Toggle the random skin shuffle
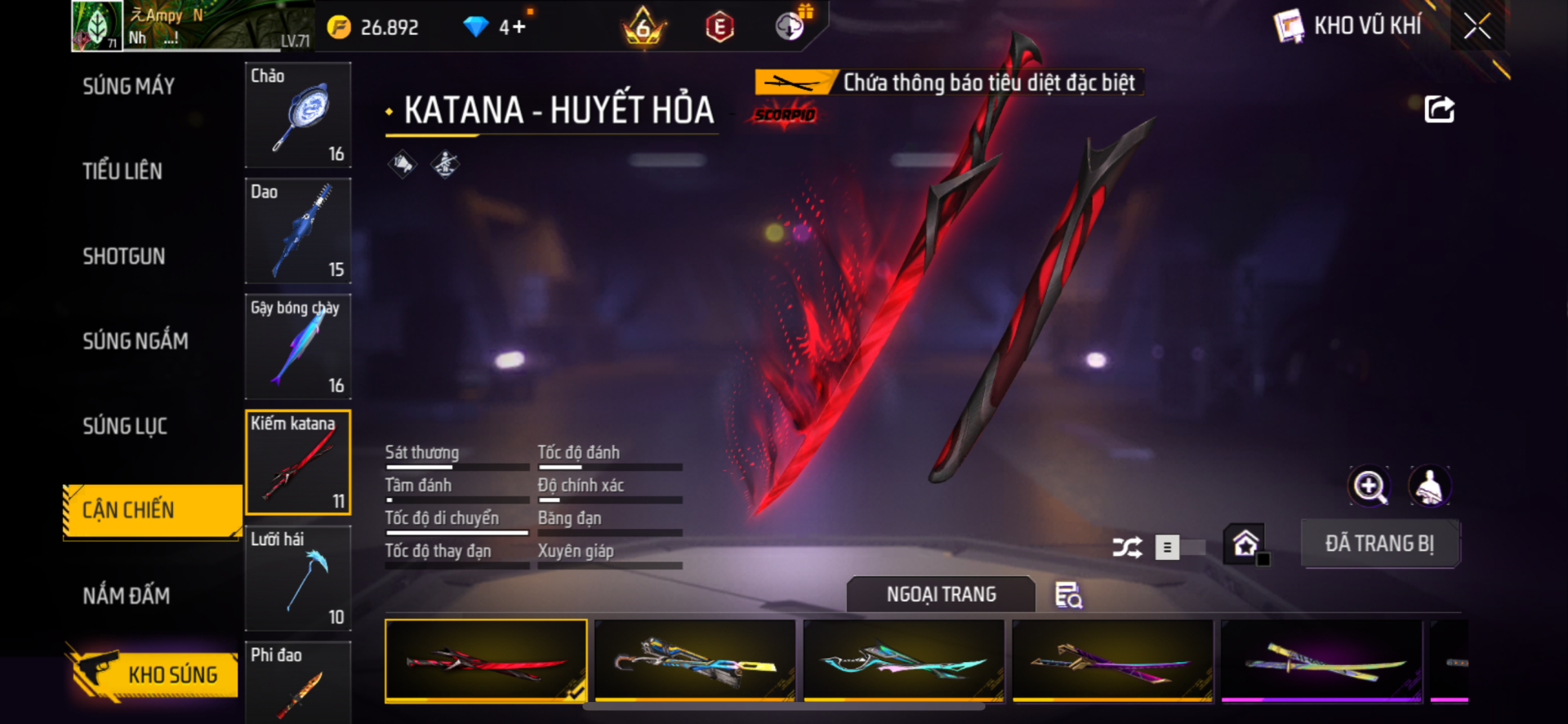This screenshot has height=724, width=1568. click(x=1128, y=547)
